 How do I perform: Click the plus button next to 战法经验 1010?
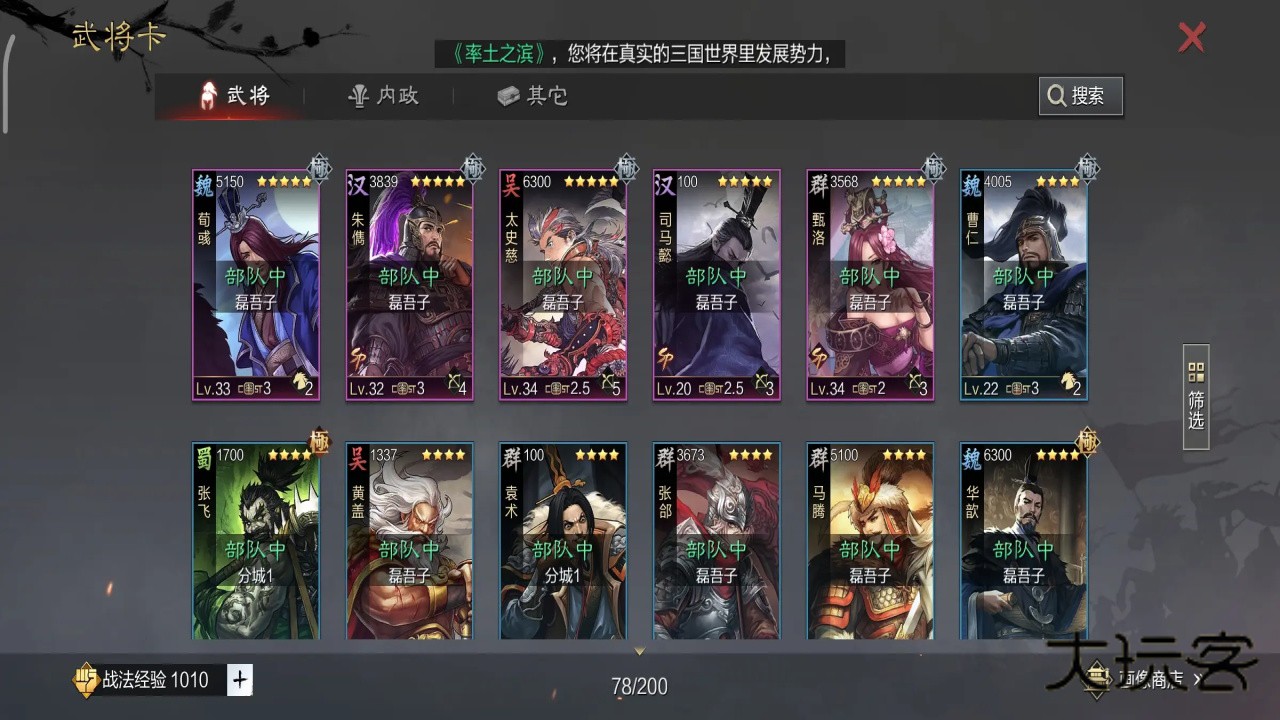pyautogui.click(x=238, y=679)
